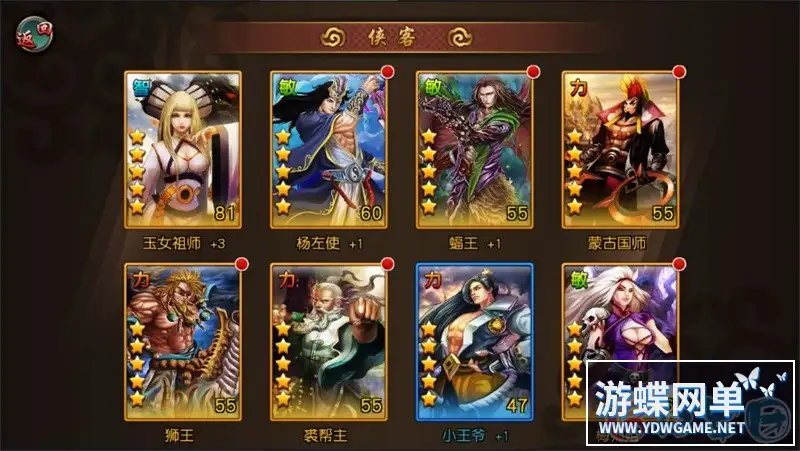Image resolution: width=800 pixels, height=451 pixels.
Task: Click the 返回 back button
Action: pos(35,34)
